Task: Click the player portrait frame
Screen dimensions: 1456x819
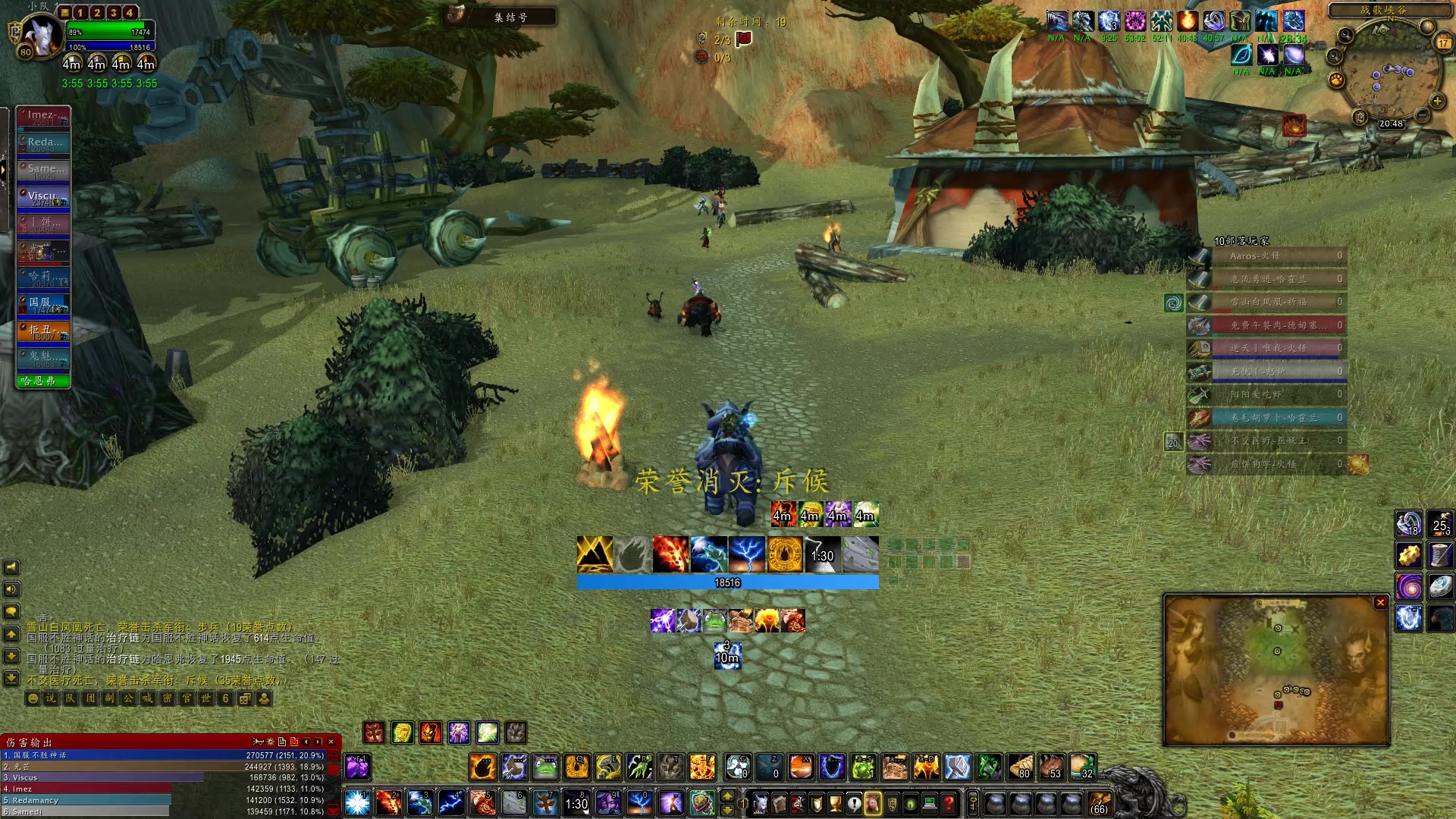Action: click(39, 36)
